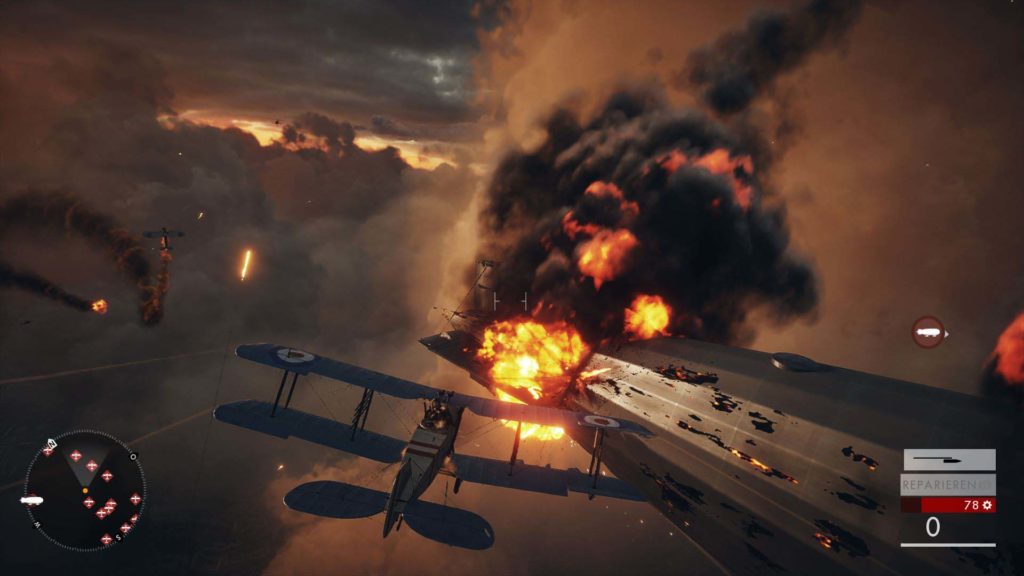Select the white airship marker on the minimap

(x=31, y=499)
